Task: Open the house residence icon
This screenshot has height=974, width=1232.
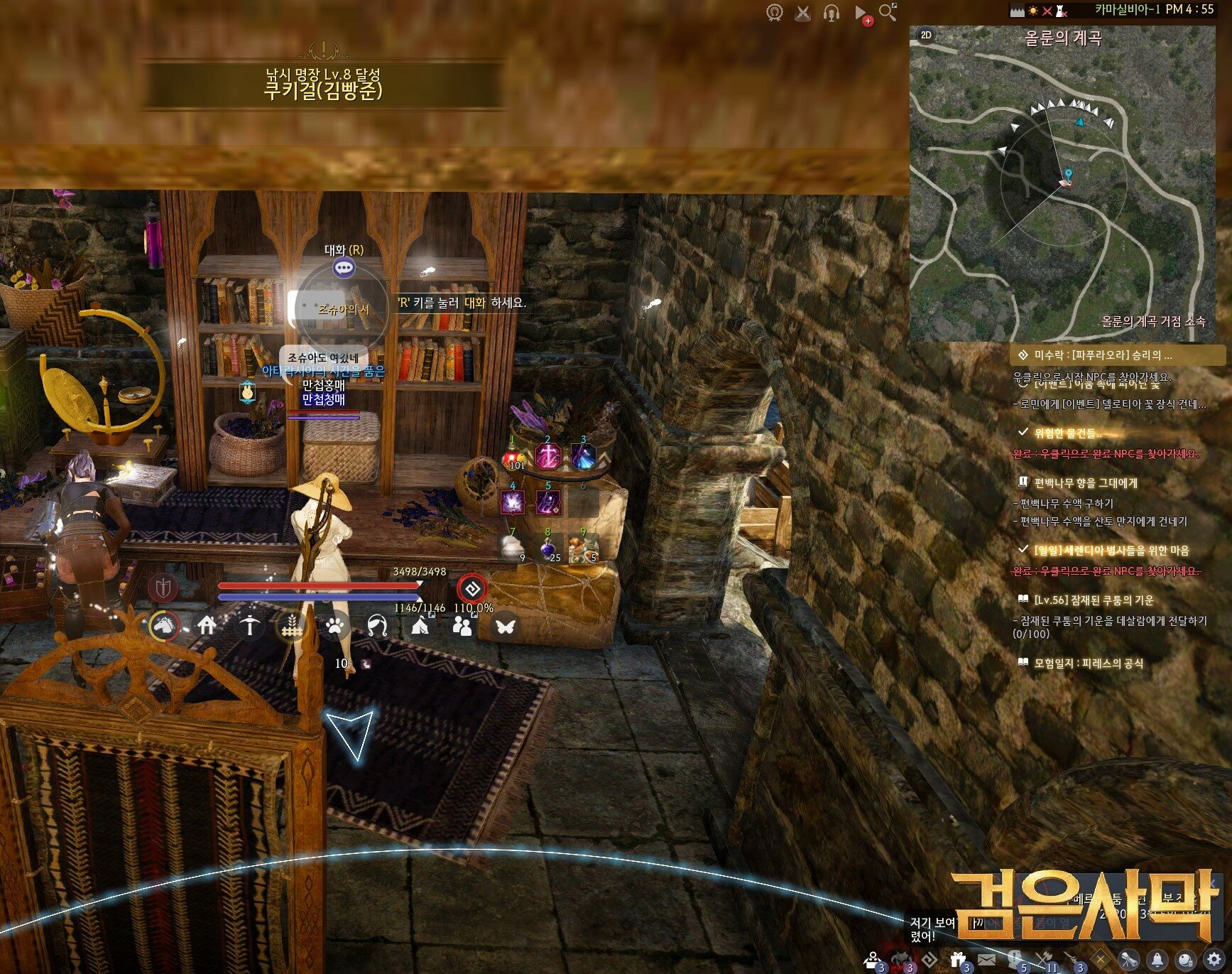Action: (x=207, y=626)
